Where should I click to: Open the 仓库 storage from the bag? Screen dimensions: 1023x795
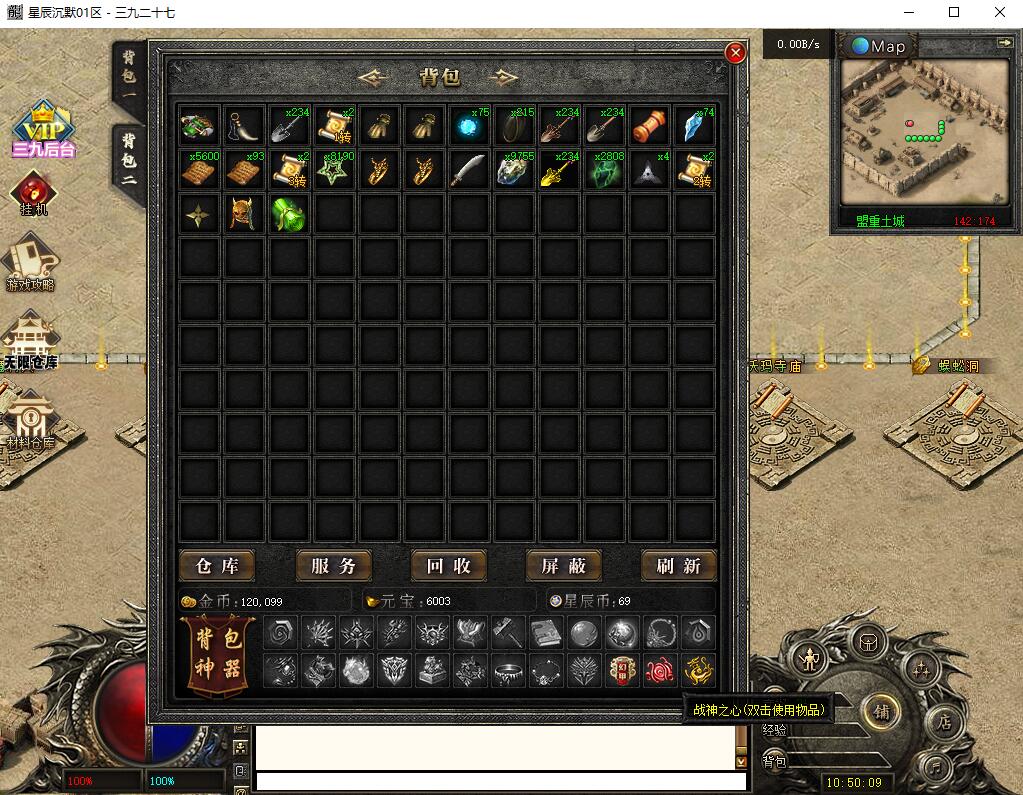click(217, 566)
